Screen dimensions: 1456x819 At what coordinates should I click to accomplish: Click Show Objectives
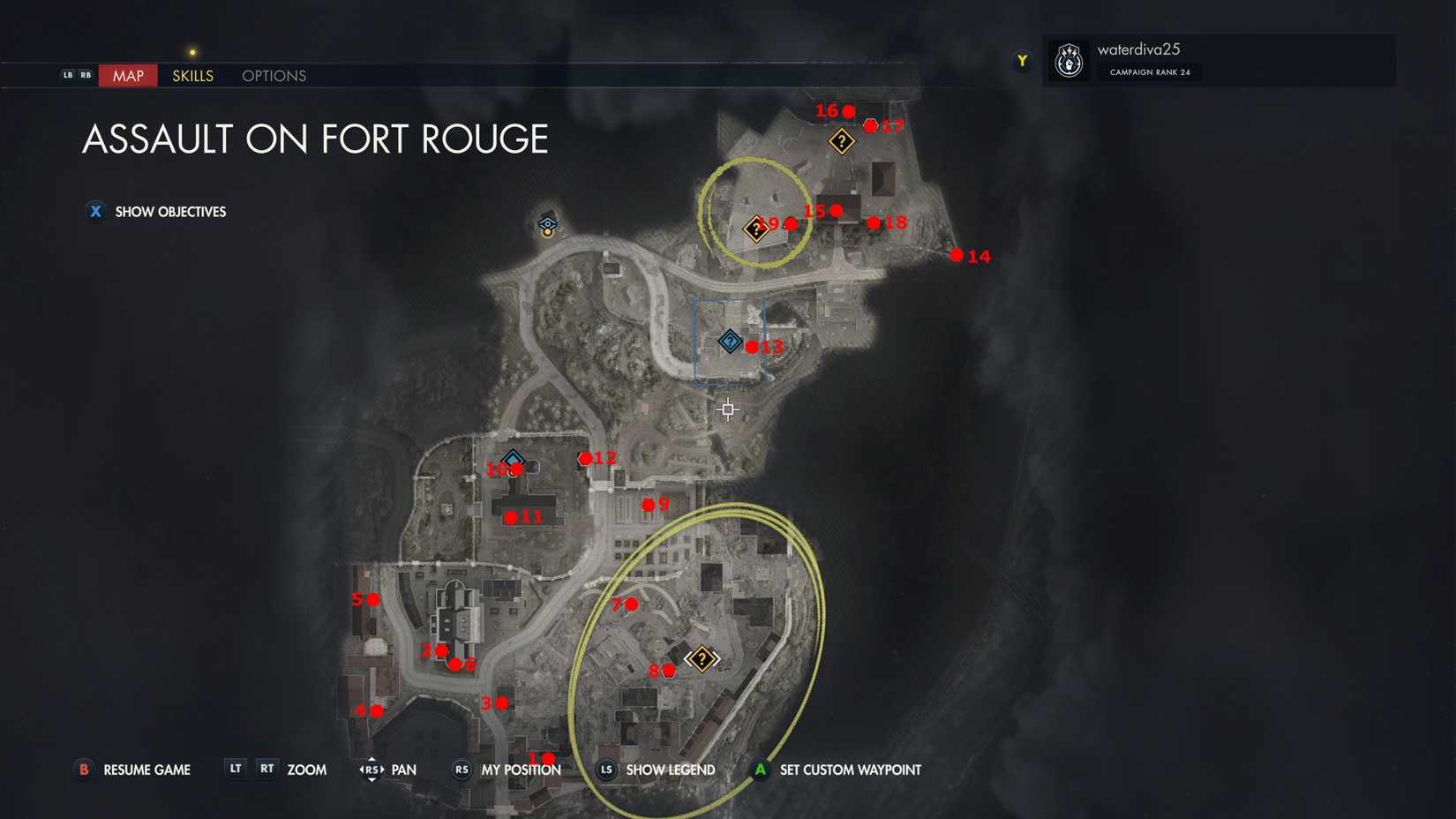pyautogui.click(x=169, y=212)
